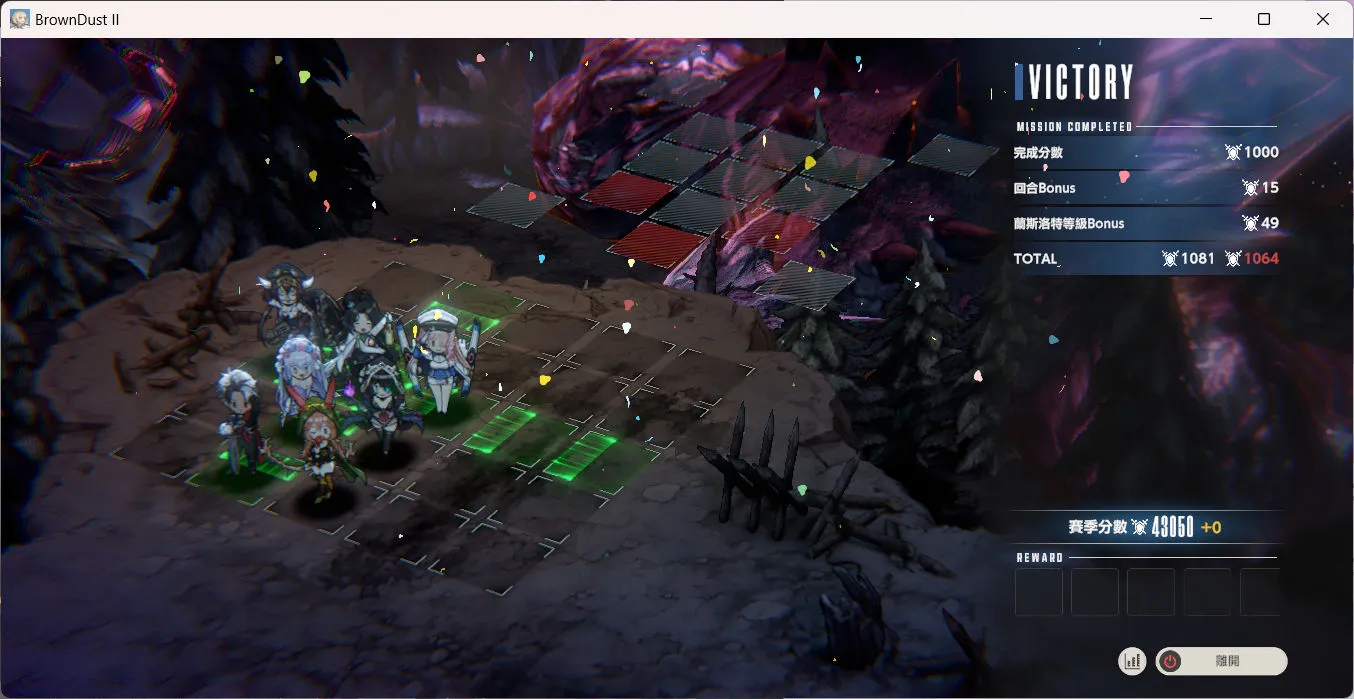The image size is (1354, 699).
Task: Open the battle statistics chart icon
Action: [x=1133, y=661]
